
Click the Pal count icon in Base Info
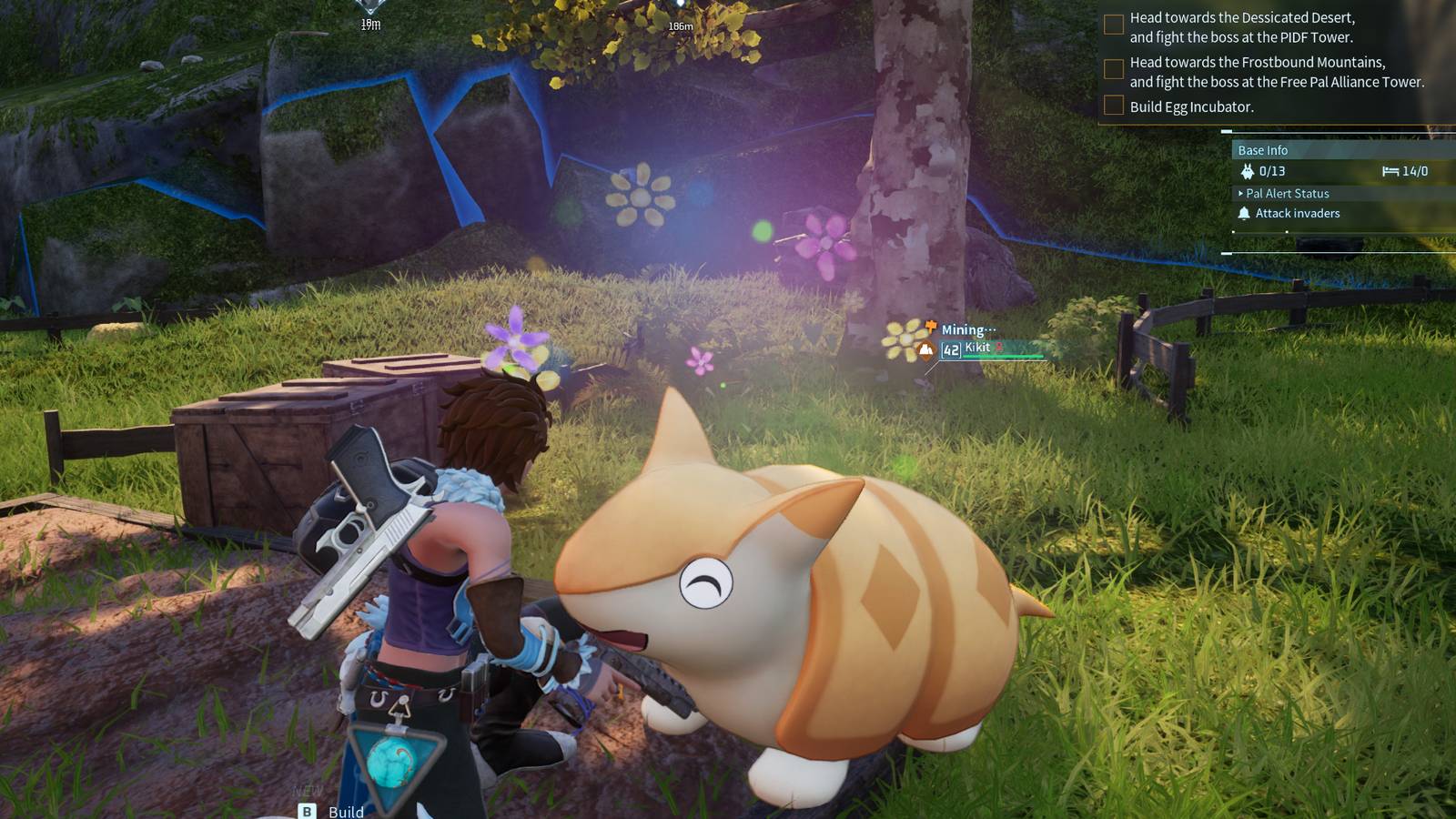click(x=1249, y=171)
